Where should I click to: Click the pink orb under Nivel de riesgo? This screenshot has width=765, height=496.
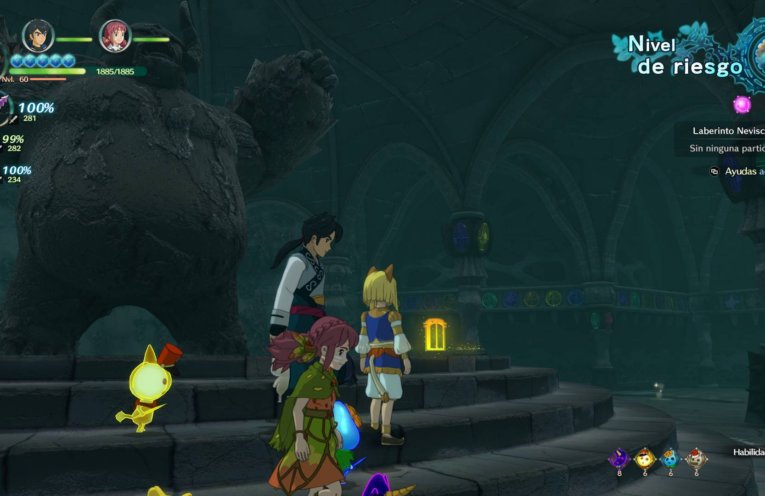click(x=742, y=104)
